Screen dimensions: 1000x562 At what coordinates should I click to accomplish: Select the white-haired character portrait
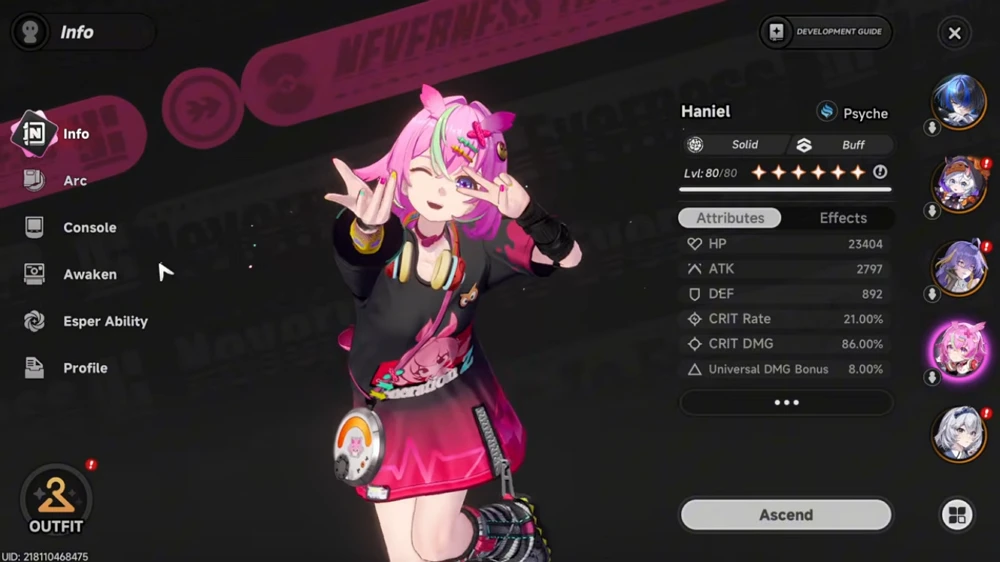click(959, 433)
